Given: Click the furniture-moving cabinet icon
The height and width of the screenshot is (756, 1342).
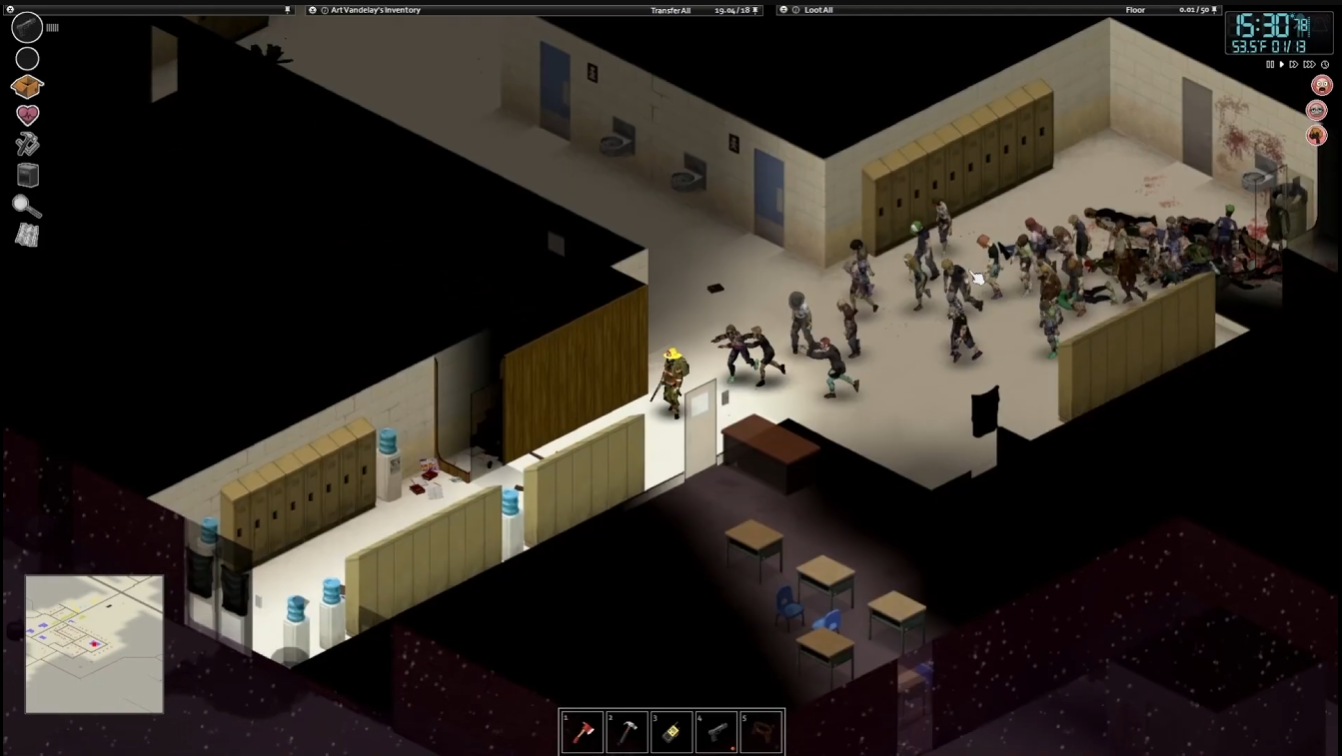Looking at the screenshot, I should point(27,175).
